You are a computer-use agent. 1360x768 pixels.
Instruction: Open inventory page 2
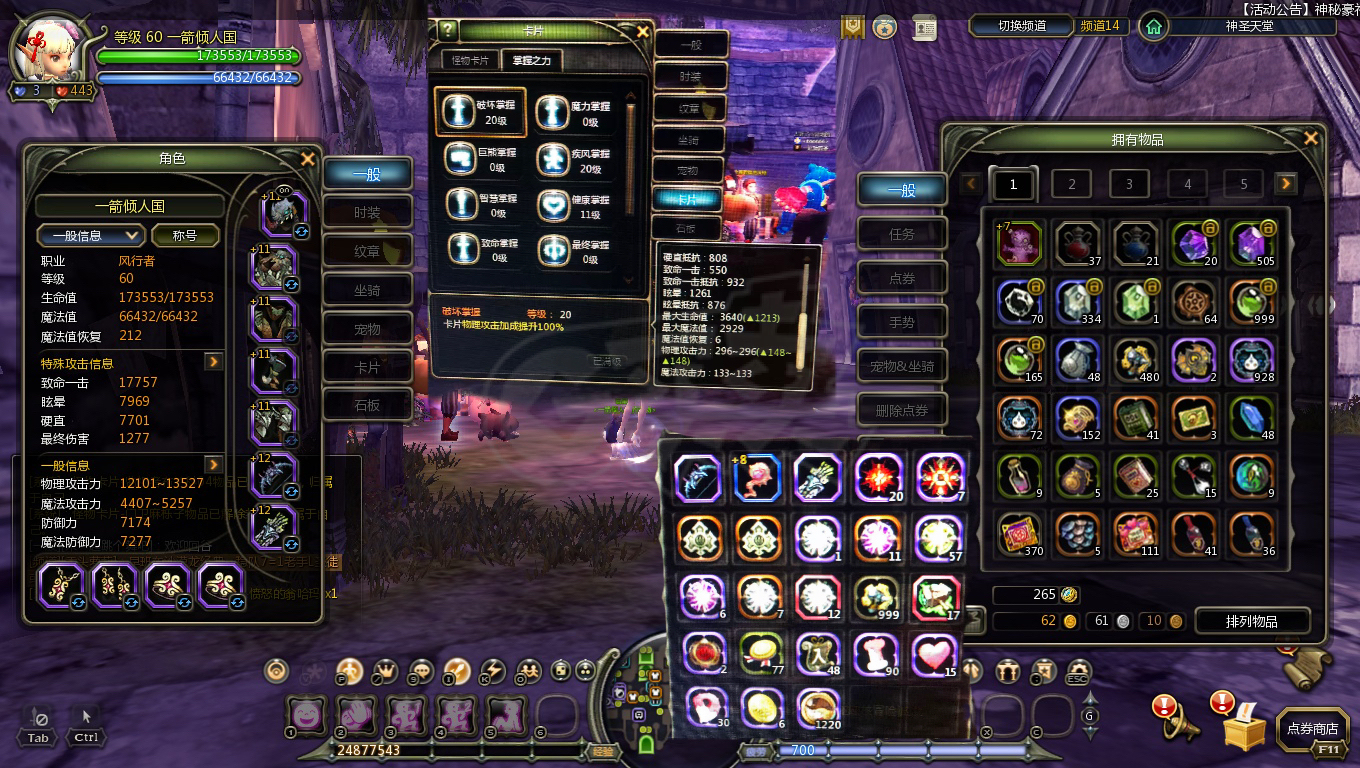point(1071,184)
